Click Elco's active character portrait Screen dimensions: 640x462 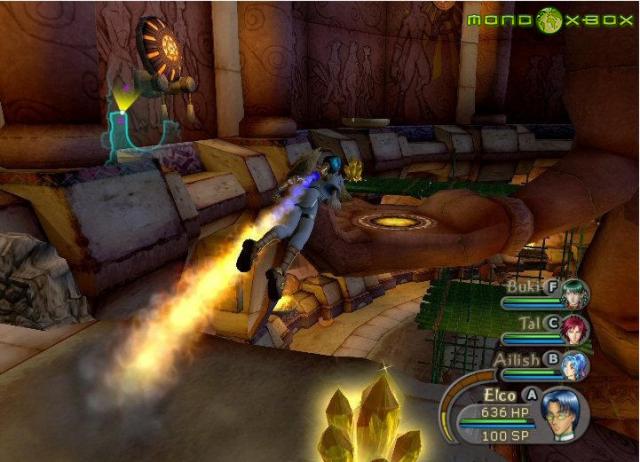tap(563, 413)
